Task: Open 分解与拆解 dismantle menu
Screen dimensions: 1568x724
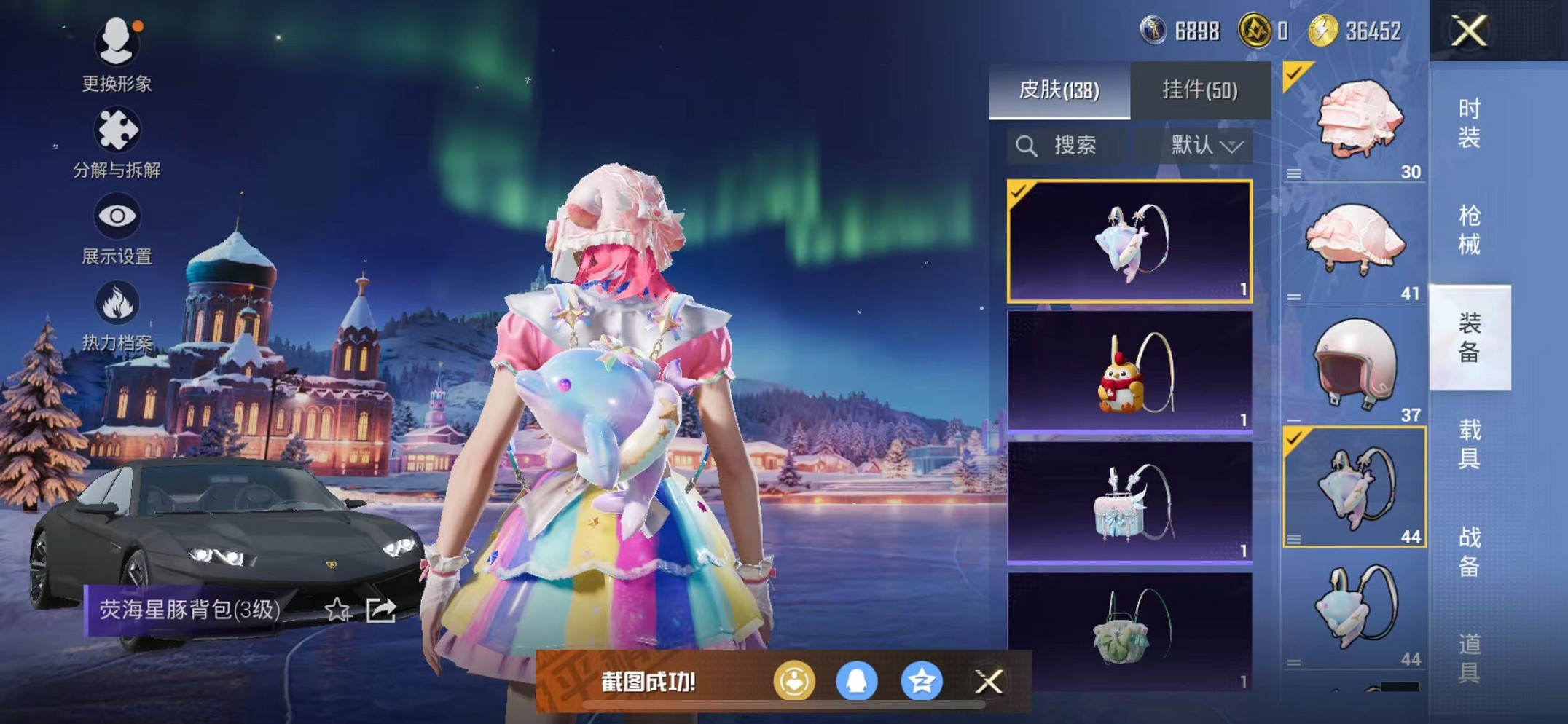Action: 117,142
